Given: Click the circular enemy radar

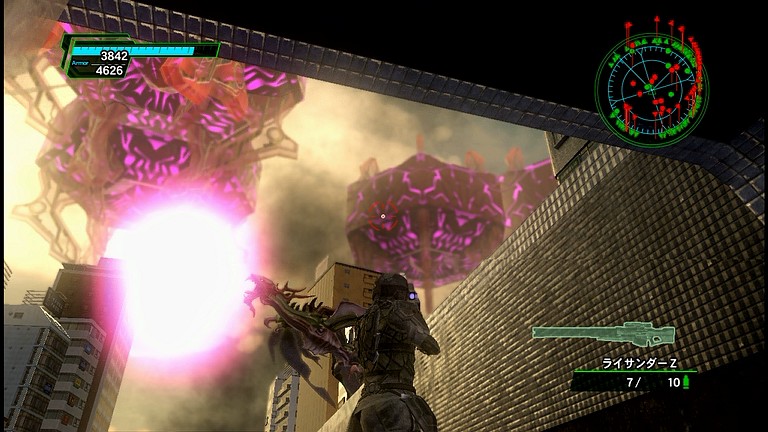Looking at the screenshot, I should point(651,88).
